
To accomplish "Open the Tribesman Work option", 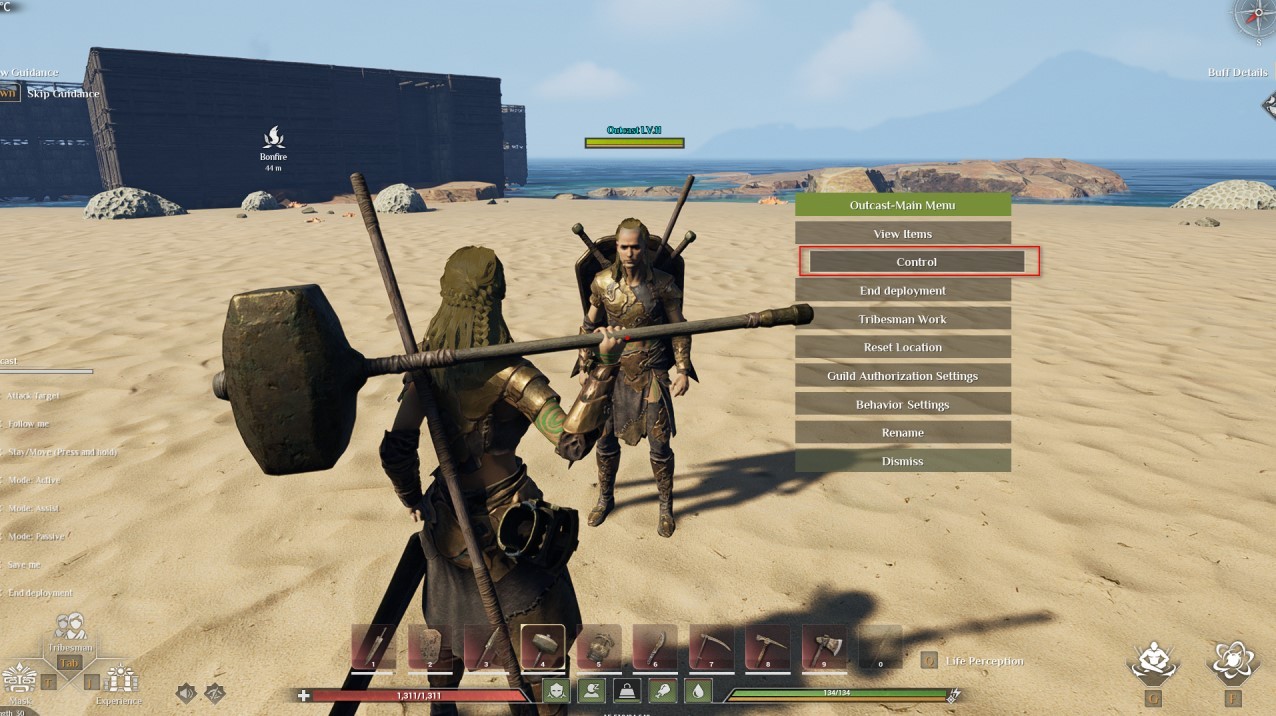I will [902, 319].
